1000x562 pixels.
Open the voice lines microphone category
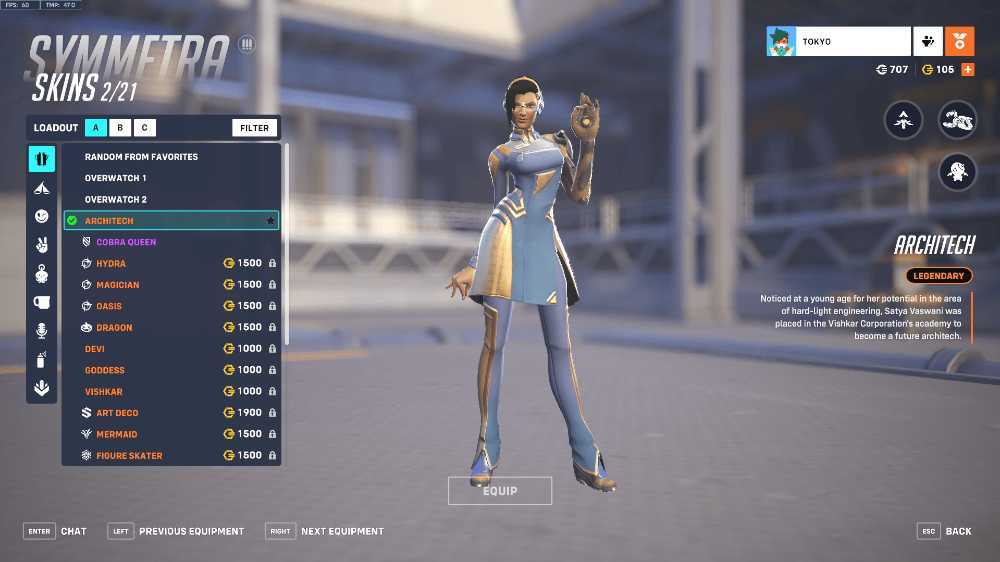pos(41,331)
